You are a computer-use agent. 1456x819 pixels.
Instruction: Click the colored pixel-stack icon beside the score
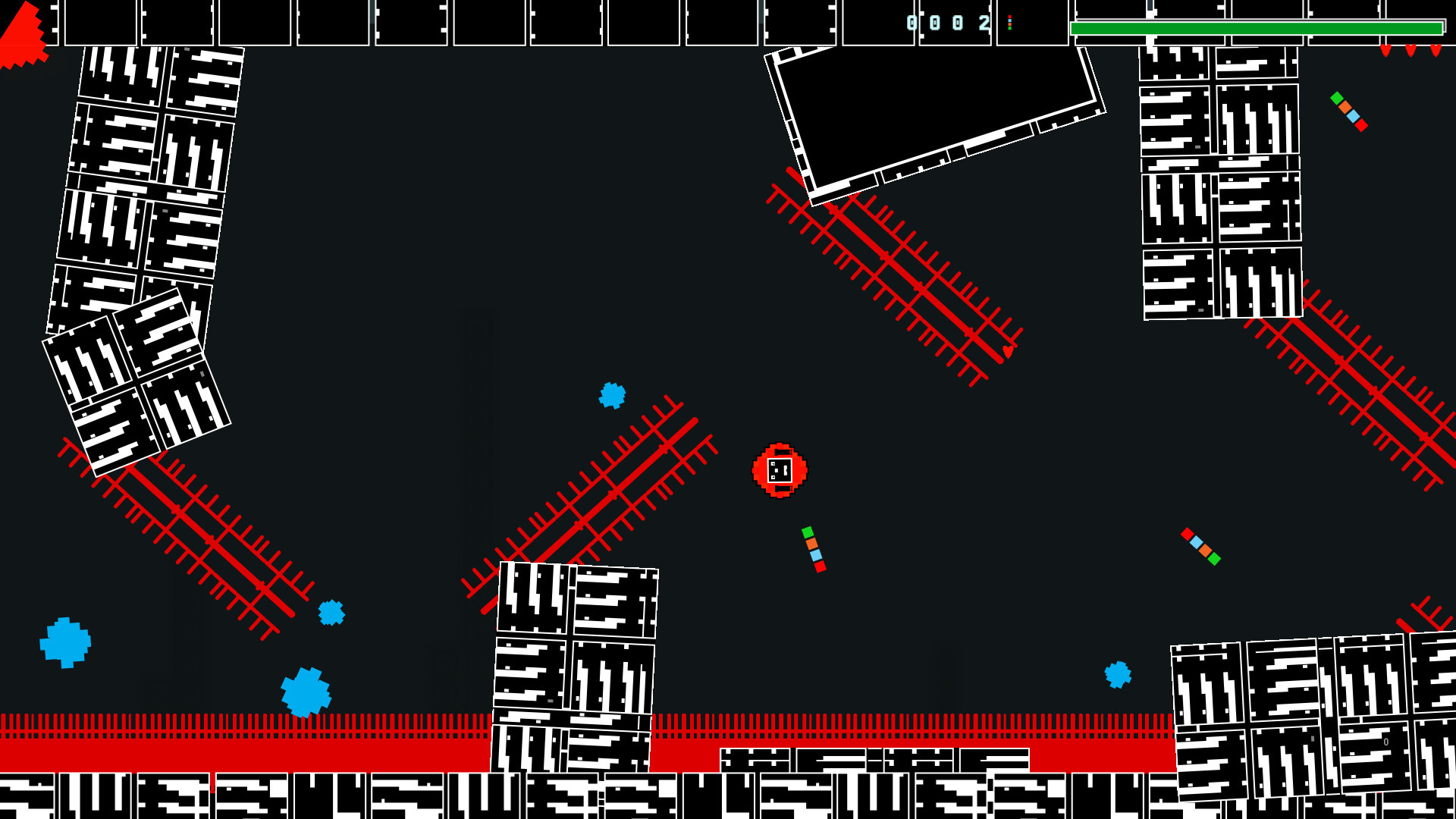[1011, 23]
